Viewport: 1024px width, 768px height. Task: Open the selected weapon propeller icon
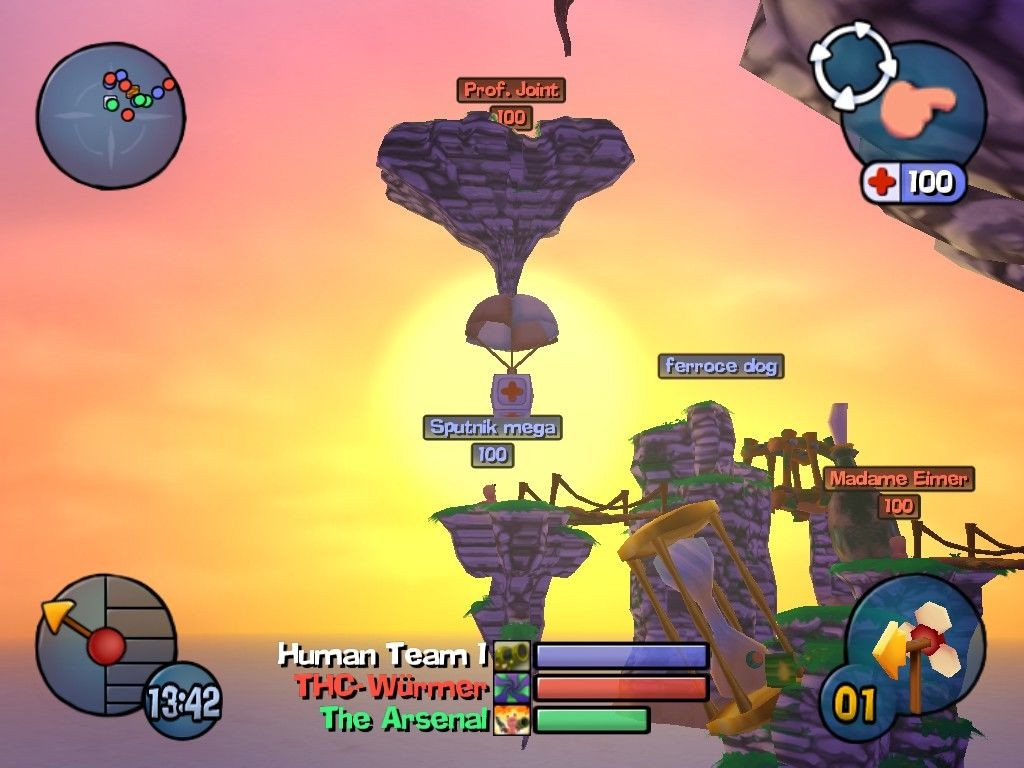tap(913, 642)
